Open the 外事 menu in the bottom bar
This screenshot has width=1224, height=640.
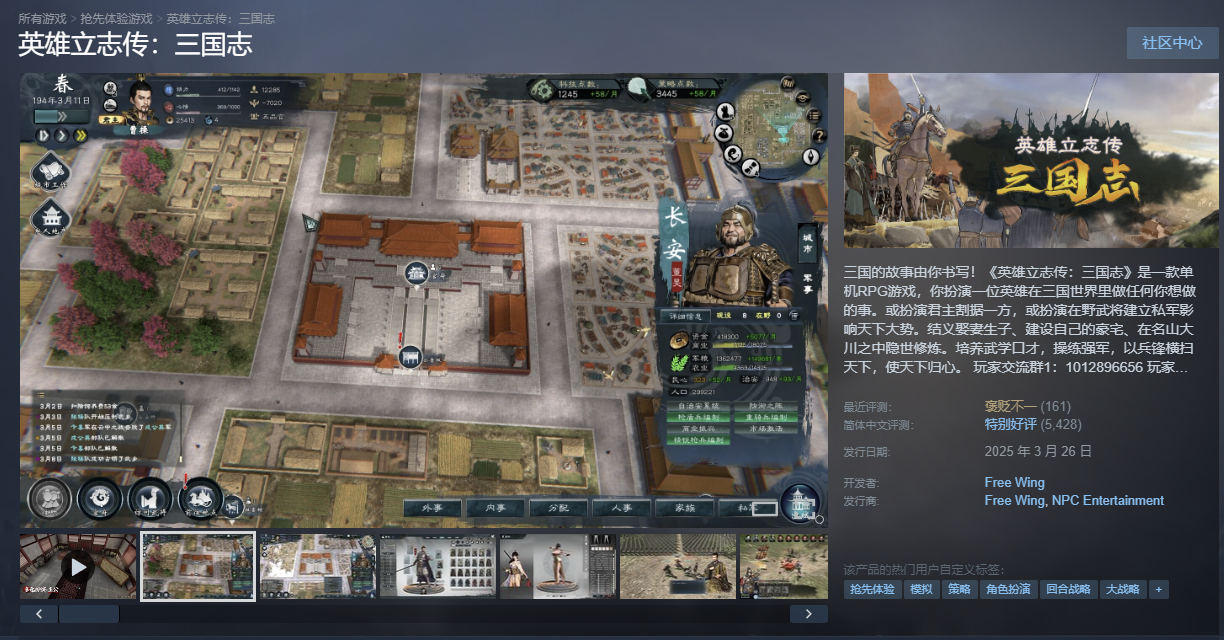(x=432, y=508)
